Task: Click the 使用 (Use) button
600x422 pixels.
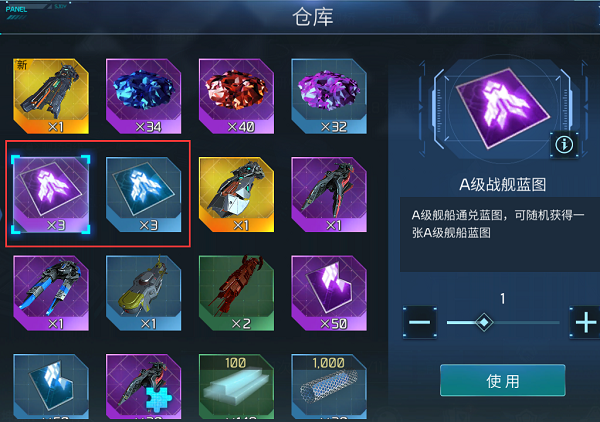Action: pyautogui.click(x=502, y=381)
